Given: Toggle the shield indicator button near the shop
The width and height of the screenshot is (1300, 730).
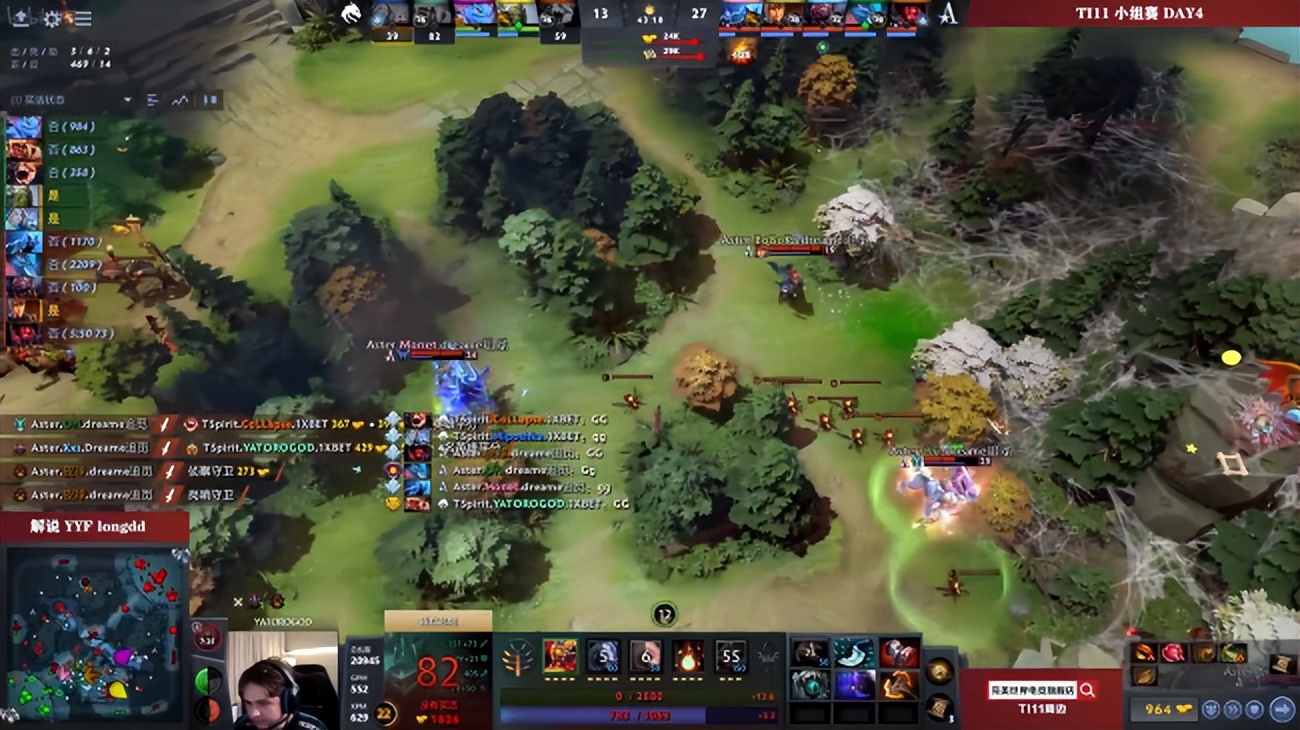Looking at the screenshot, I should click(1254, 709).
